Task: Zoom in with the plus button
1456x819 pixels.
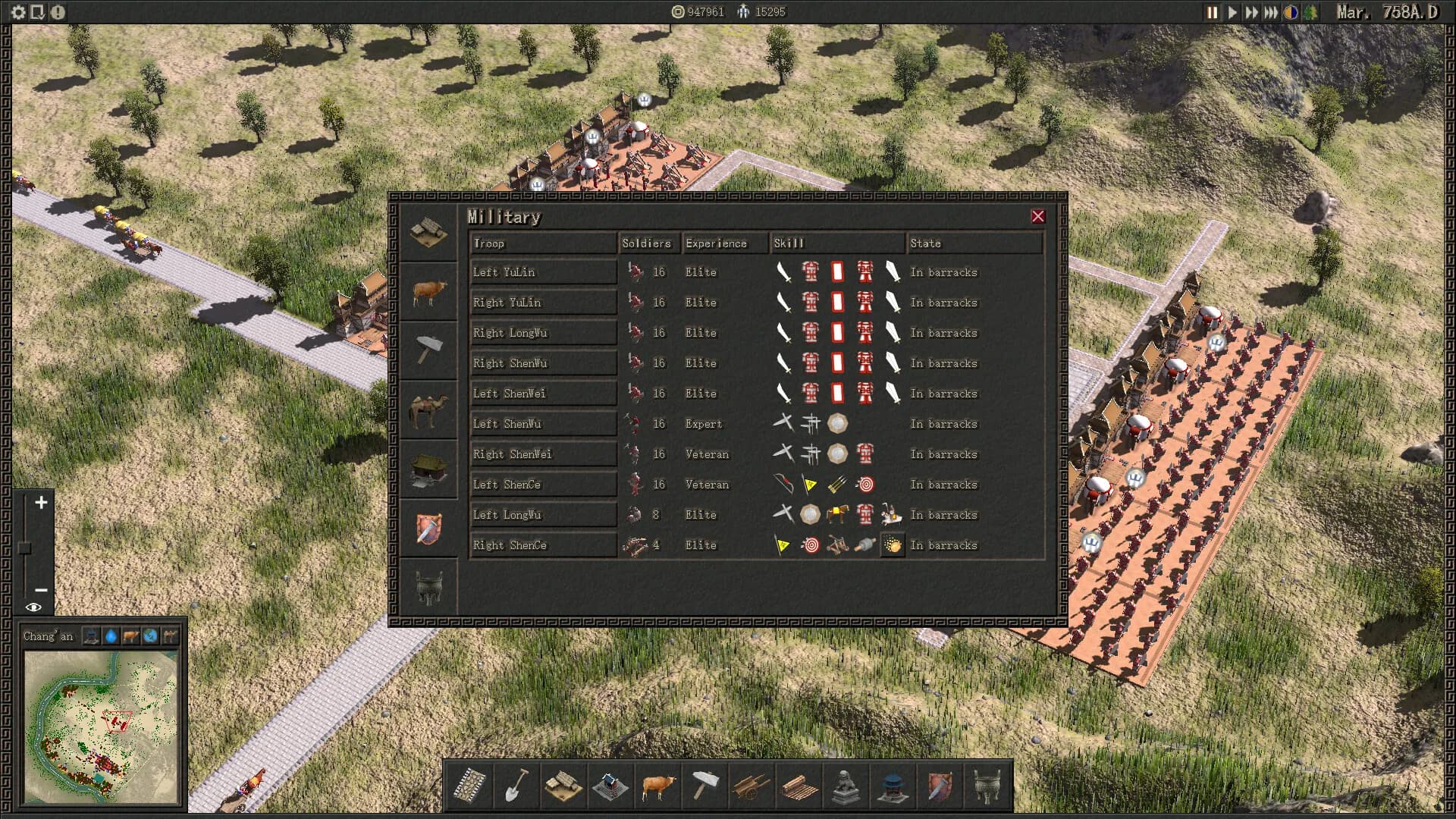Action: tap(41, 503)
